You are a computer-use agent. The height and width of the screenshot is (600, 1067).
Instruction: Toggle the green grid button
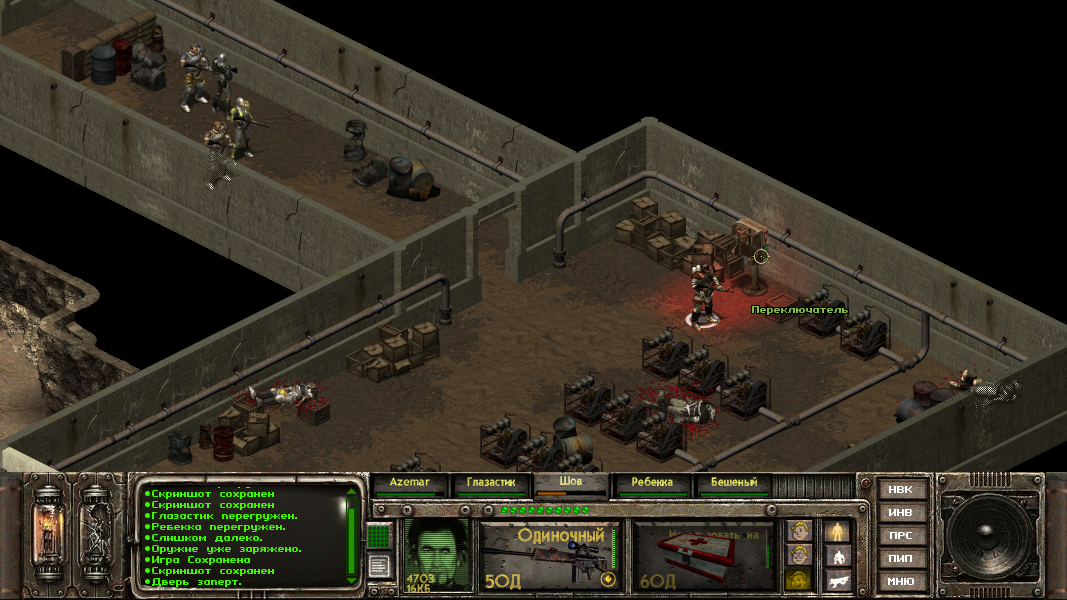[378, 536]
